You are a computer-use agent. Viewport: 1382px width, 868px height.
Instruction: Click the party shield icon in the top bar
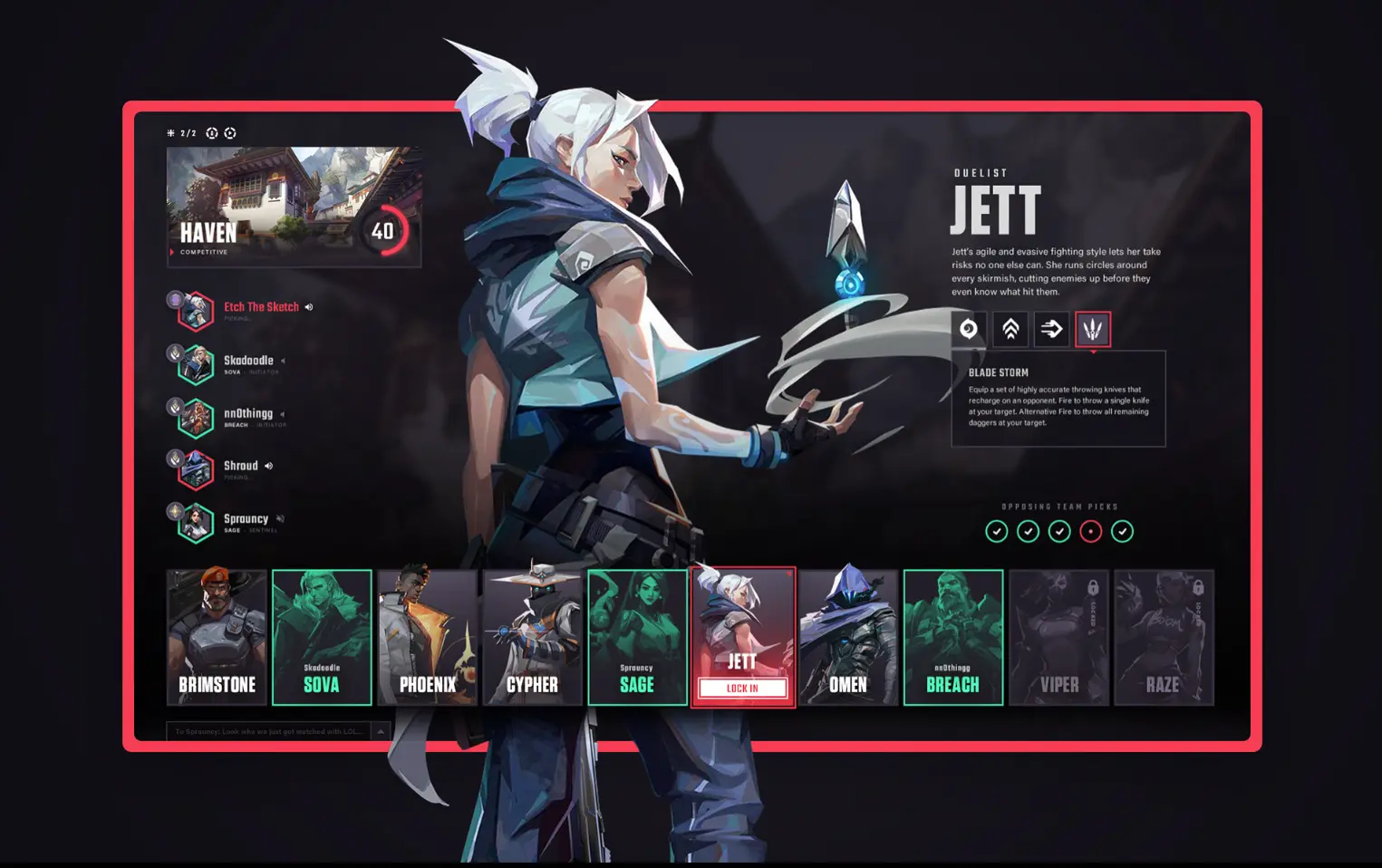[212, 132]
